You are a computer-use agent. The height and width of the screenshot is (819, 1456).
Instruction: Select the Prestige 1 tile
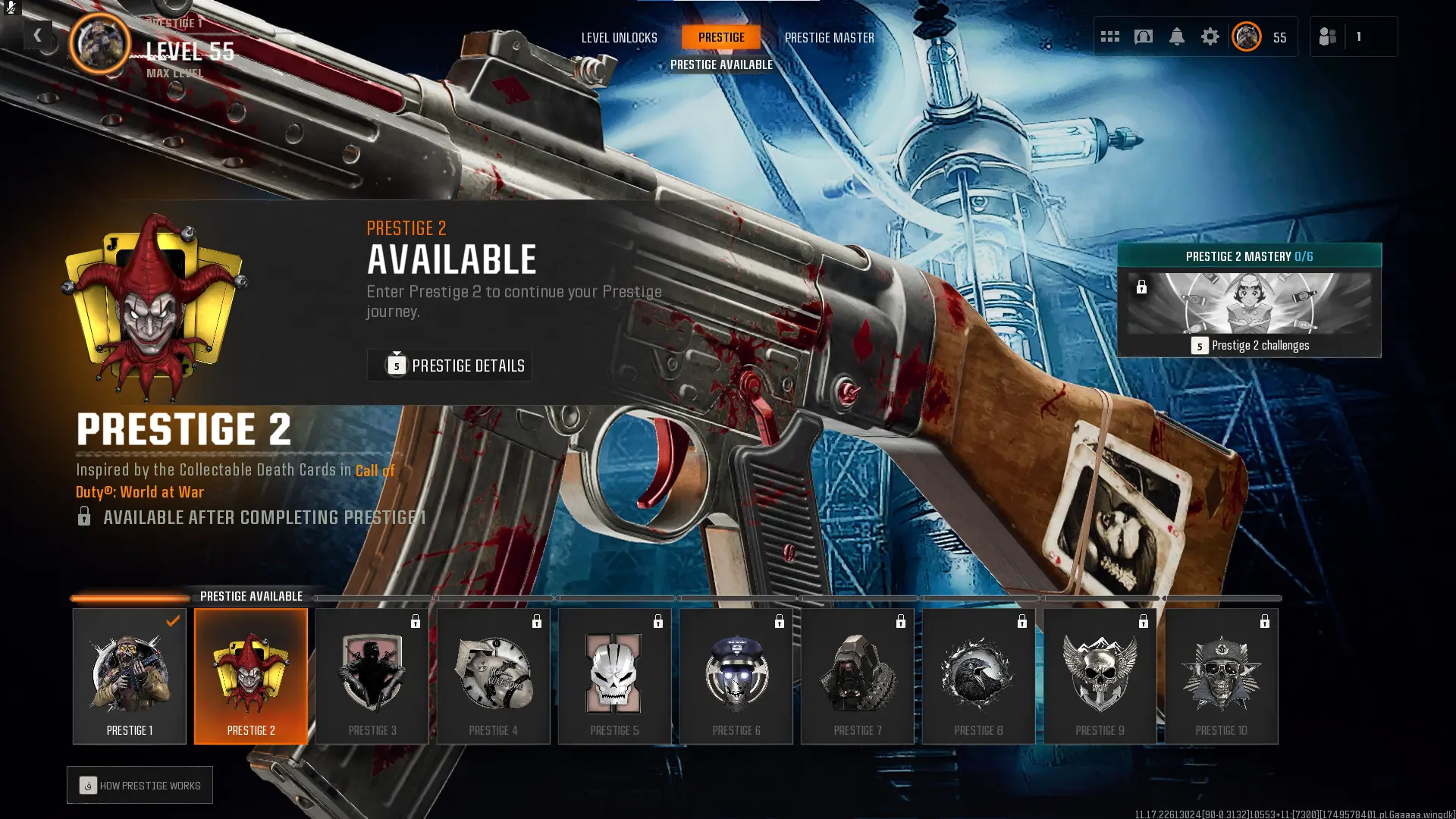[x=130, y=676]
